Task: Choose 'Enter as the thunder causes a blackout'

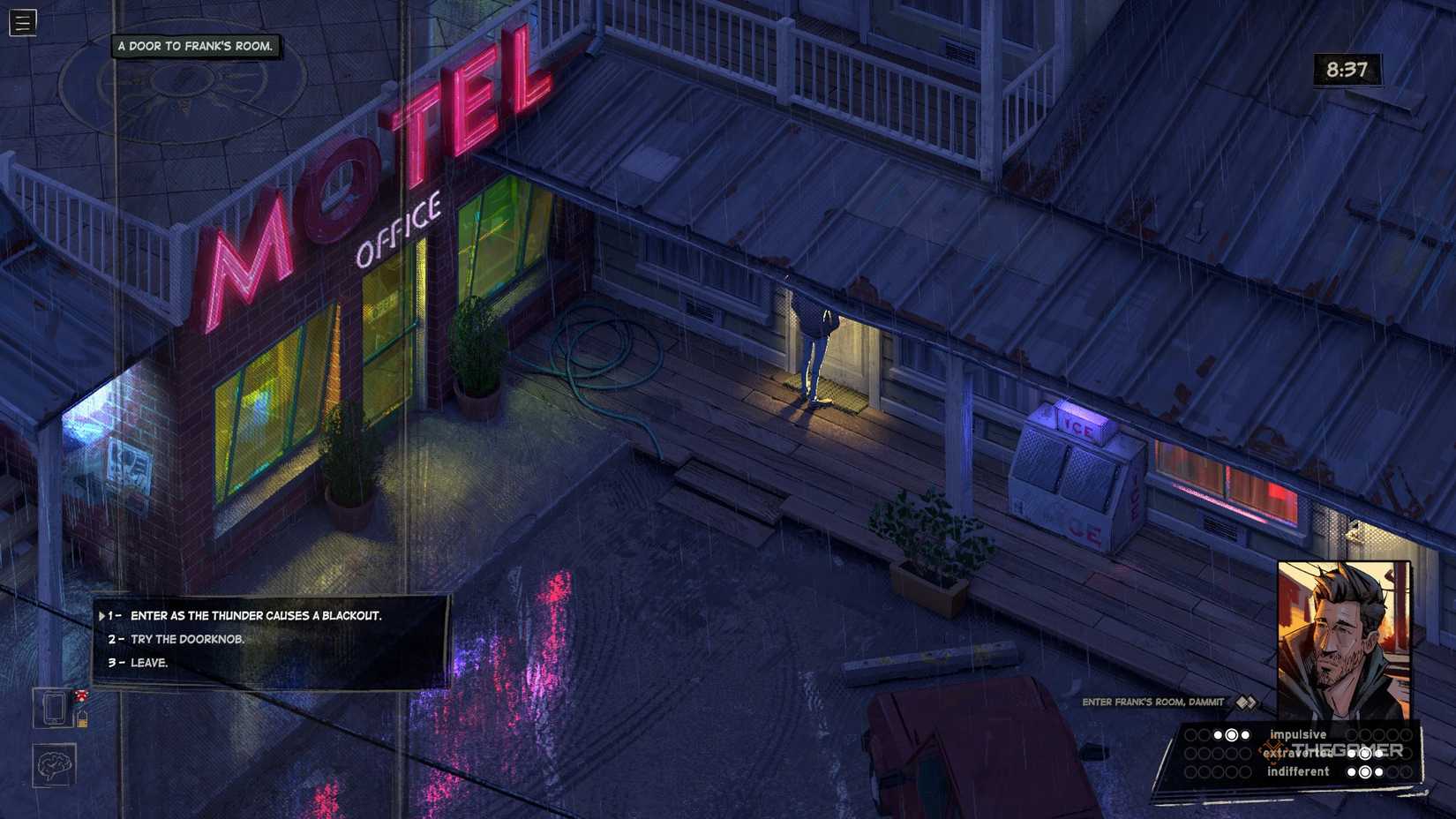Action: click(256, 617)
